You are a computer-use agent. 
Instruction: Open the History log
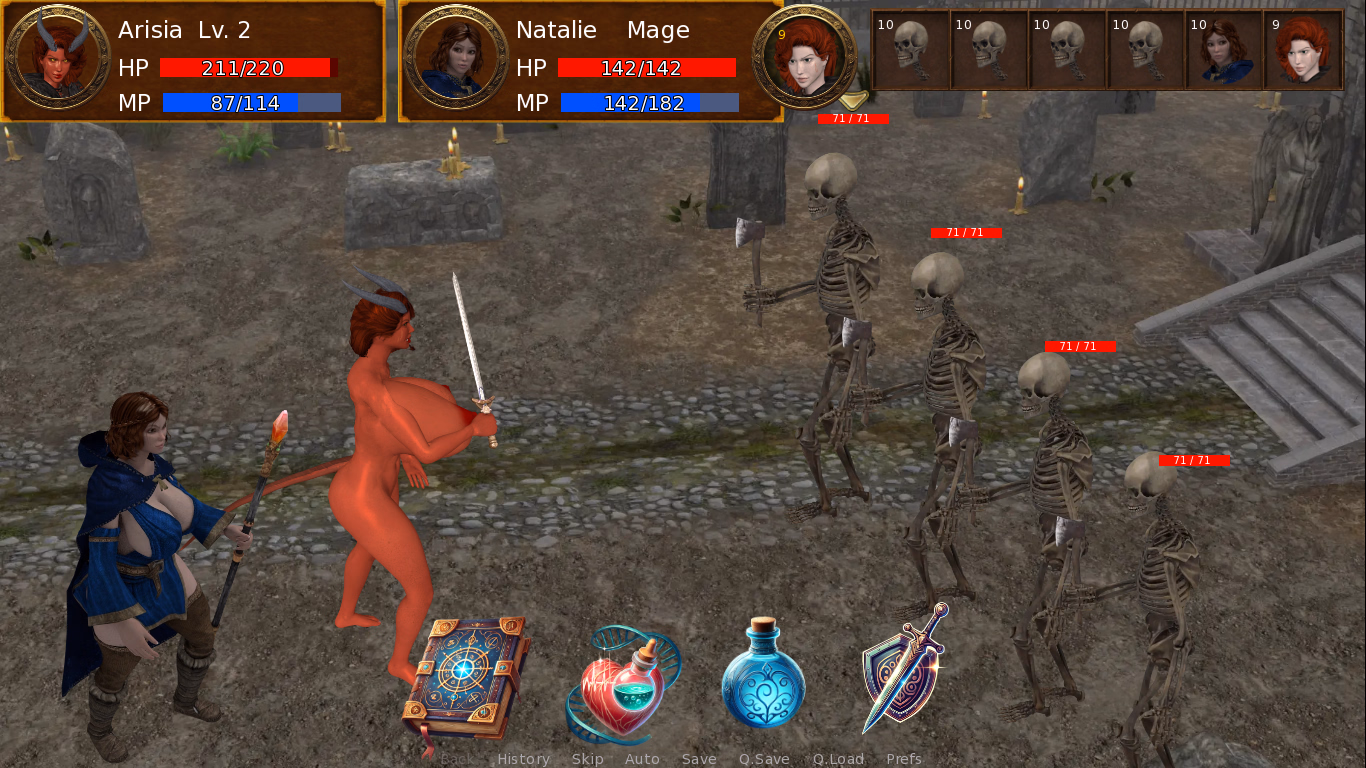pos(523,759)
